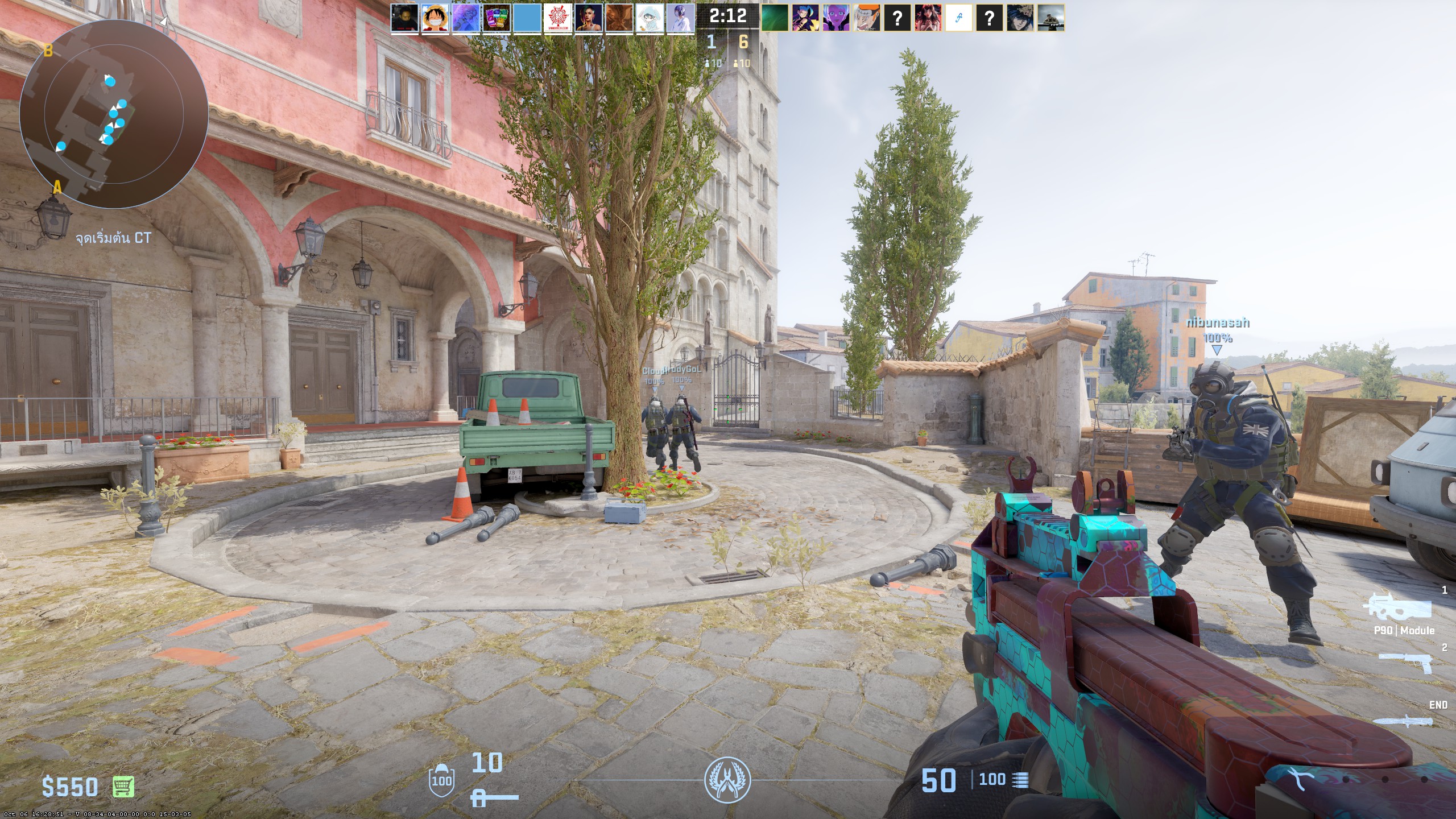Choose the white bunny hoodie avatar
This screenshot has height=819, width=1456.
pyautogui.click(x=650, y=18)
